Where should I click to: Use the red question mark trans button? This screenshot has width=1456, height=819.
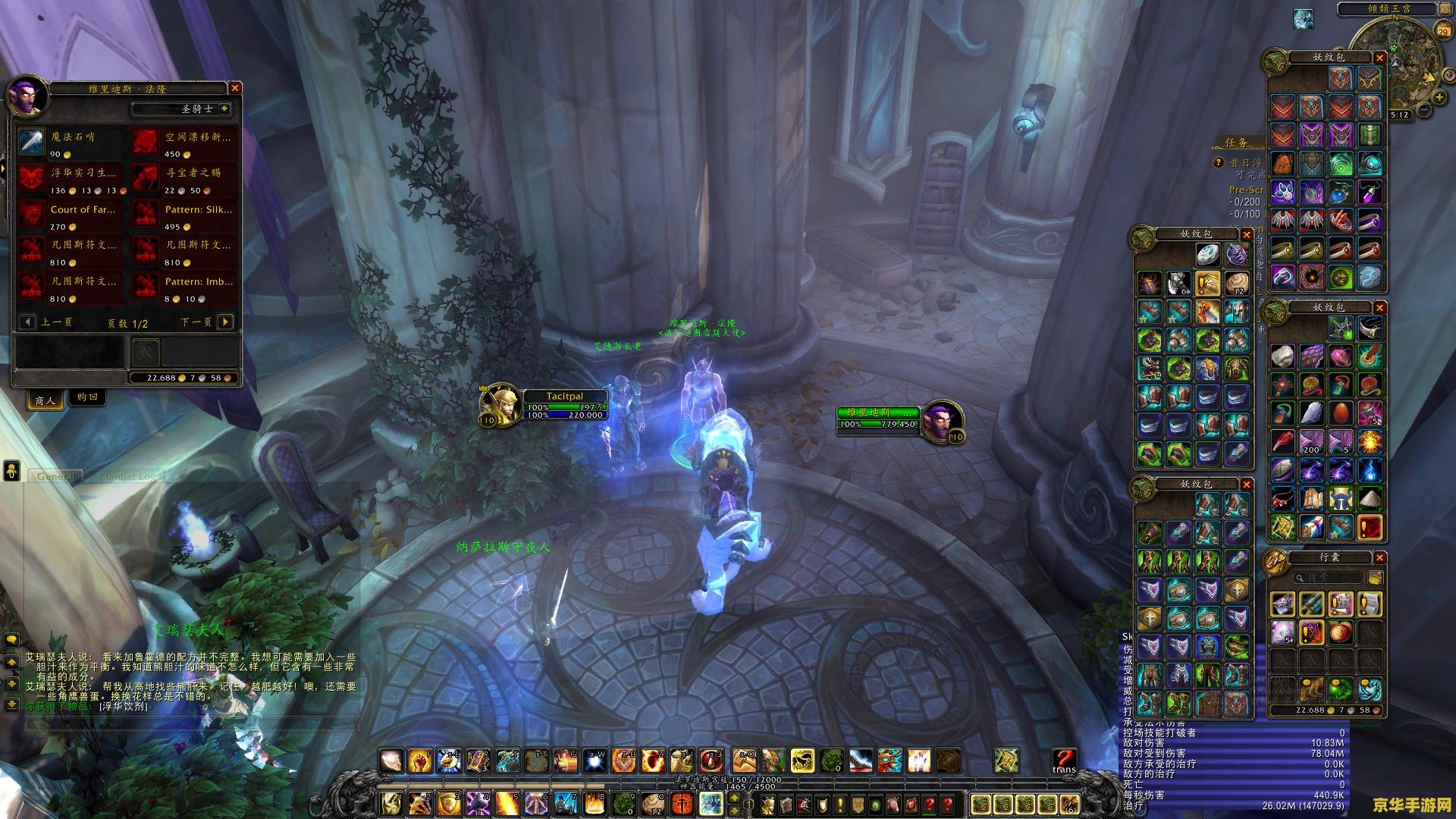point(1064,760)
